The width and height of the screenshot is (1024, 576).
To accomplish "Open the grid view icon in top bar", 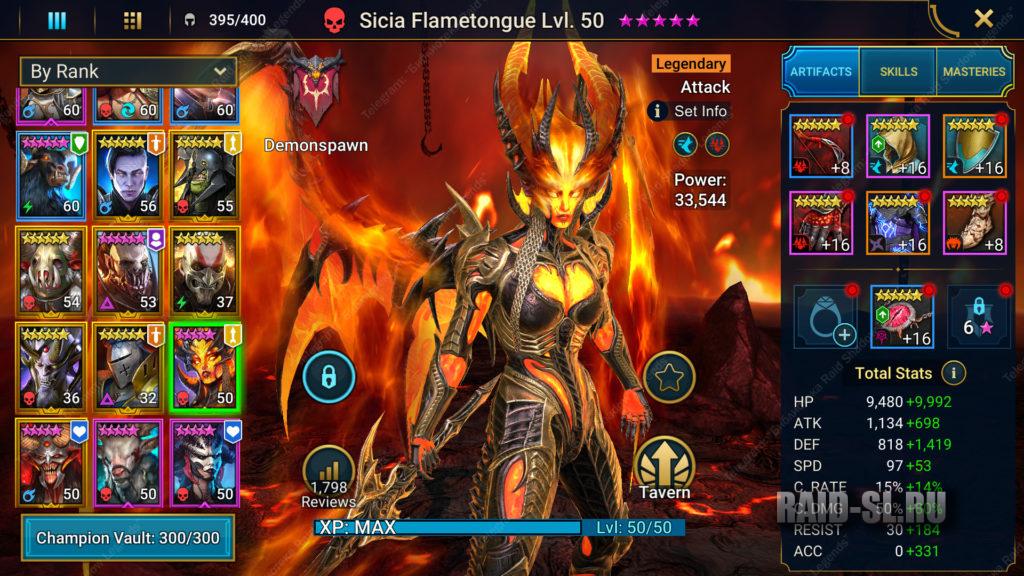I will [x=132, y=20].
